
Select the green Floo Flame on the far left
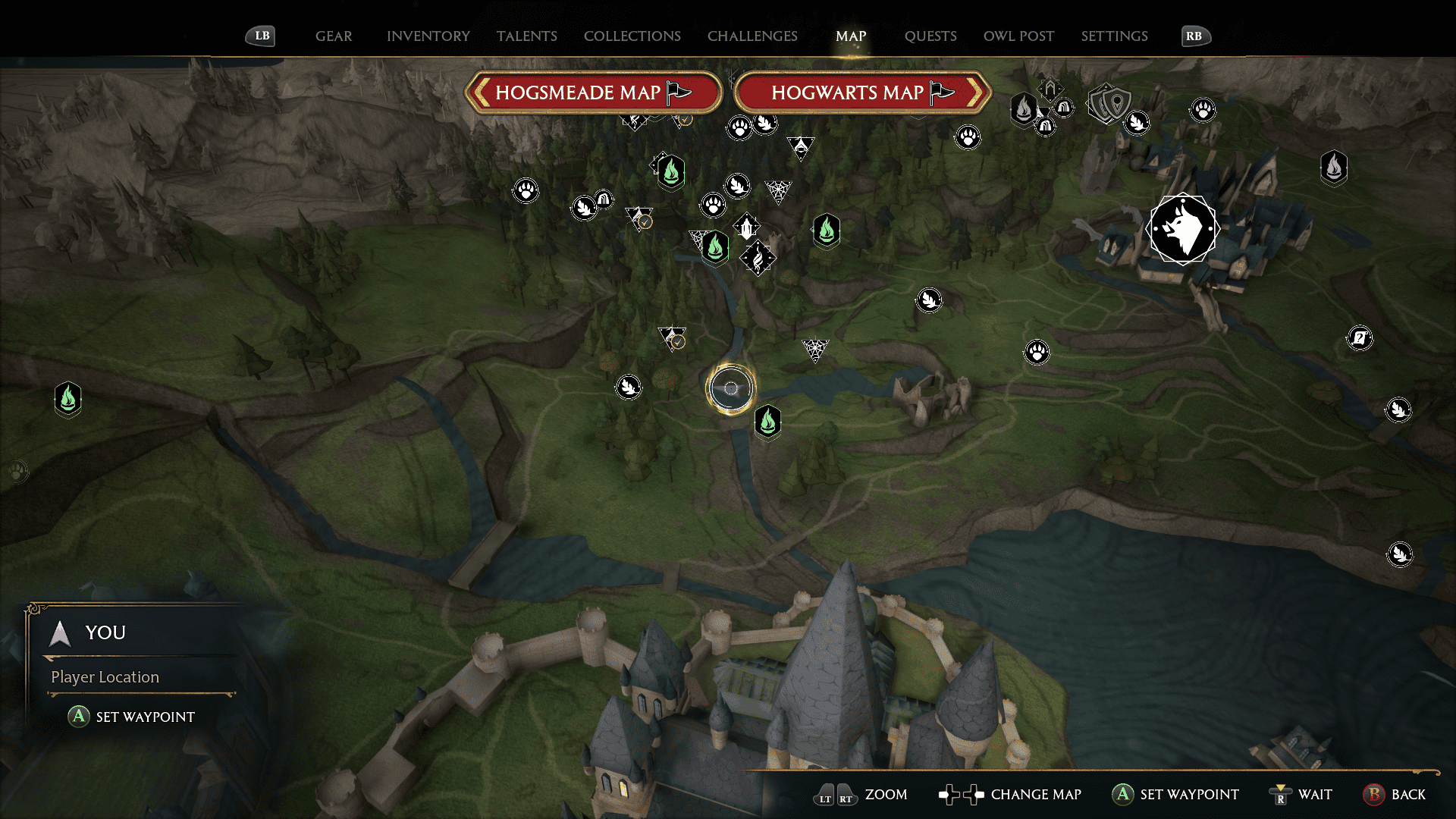click(x=67, y=400)
